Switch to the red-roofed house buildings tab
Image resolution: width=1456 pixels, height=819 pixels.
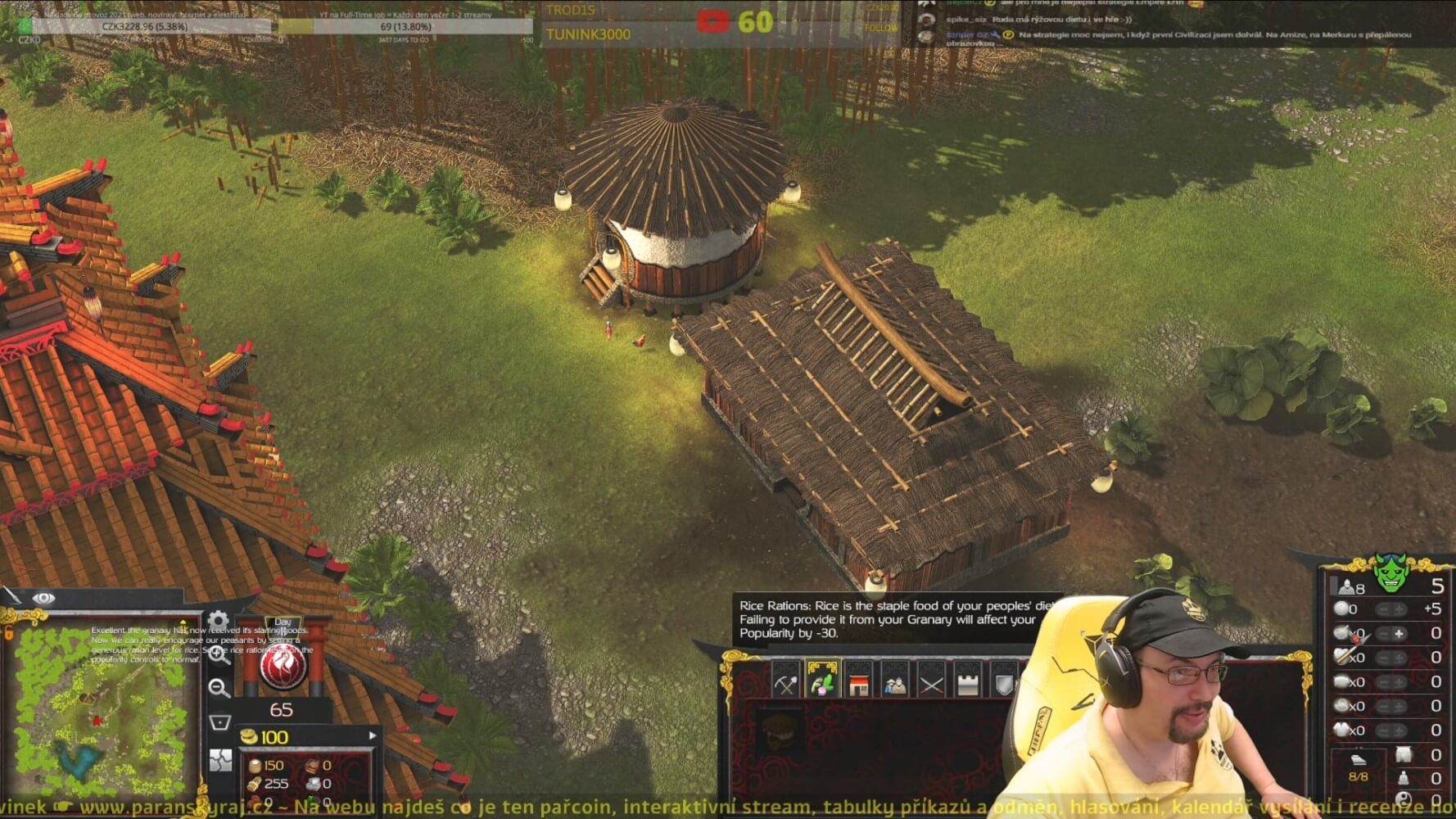click(858, 683)
